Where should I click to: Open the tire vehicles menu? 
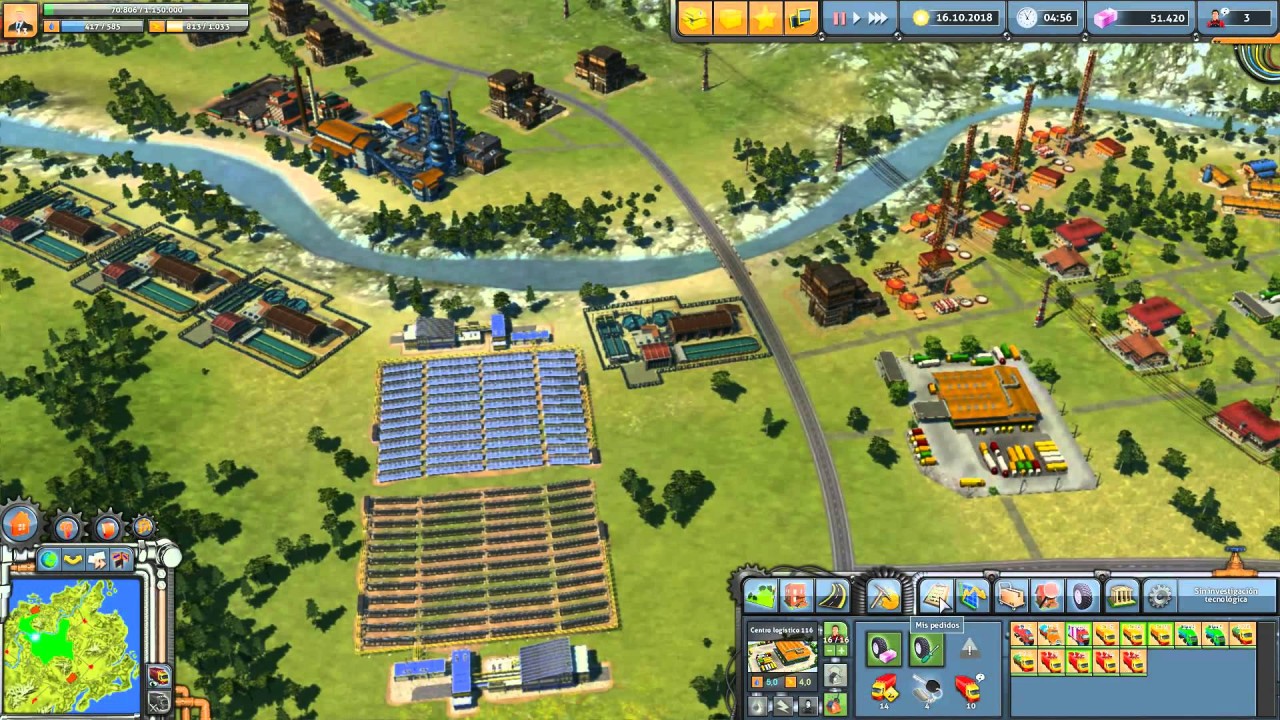tap(1084, 597)
